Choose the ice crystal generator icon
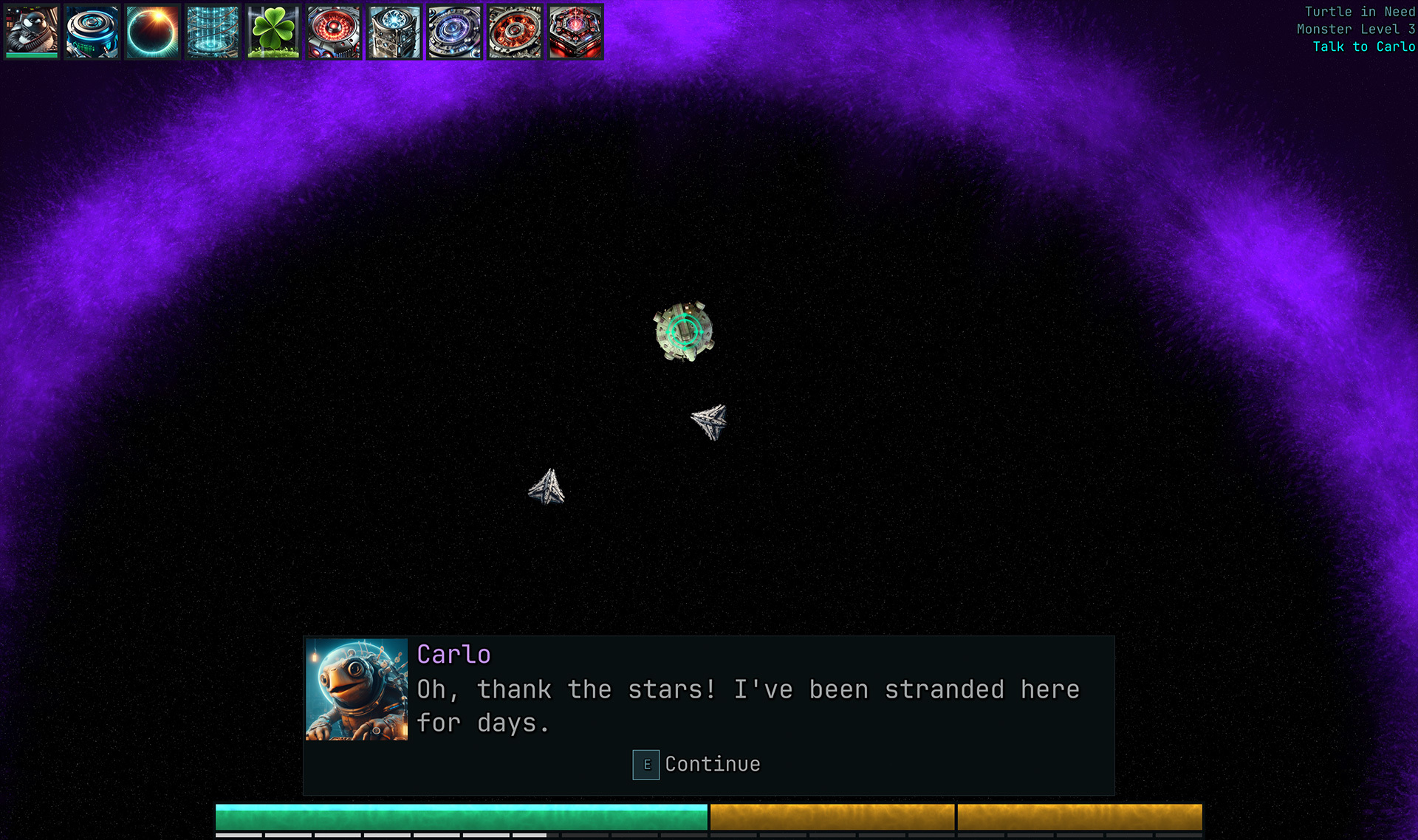This screenshot has height=840, width=1418. pos(394,31)
